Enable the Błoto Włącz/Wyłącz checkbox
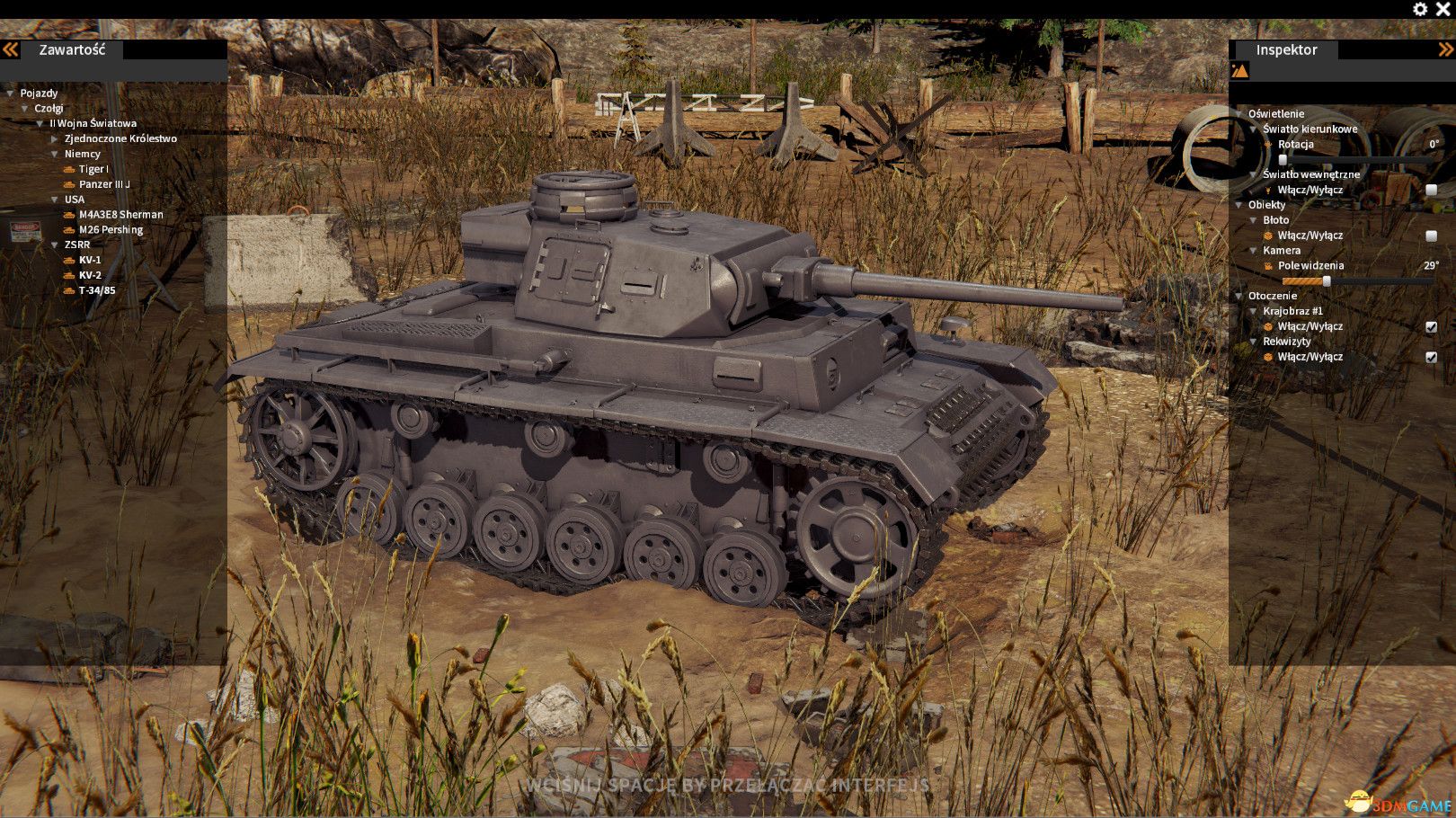1456x818 pixels. pyautogui.click(x=1431, y=235)
